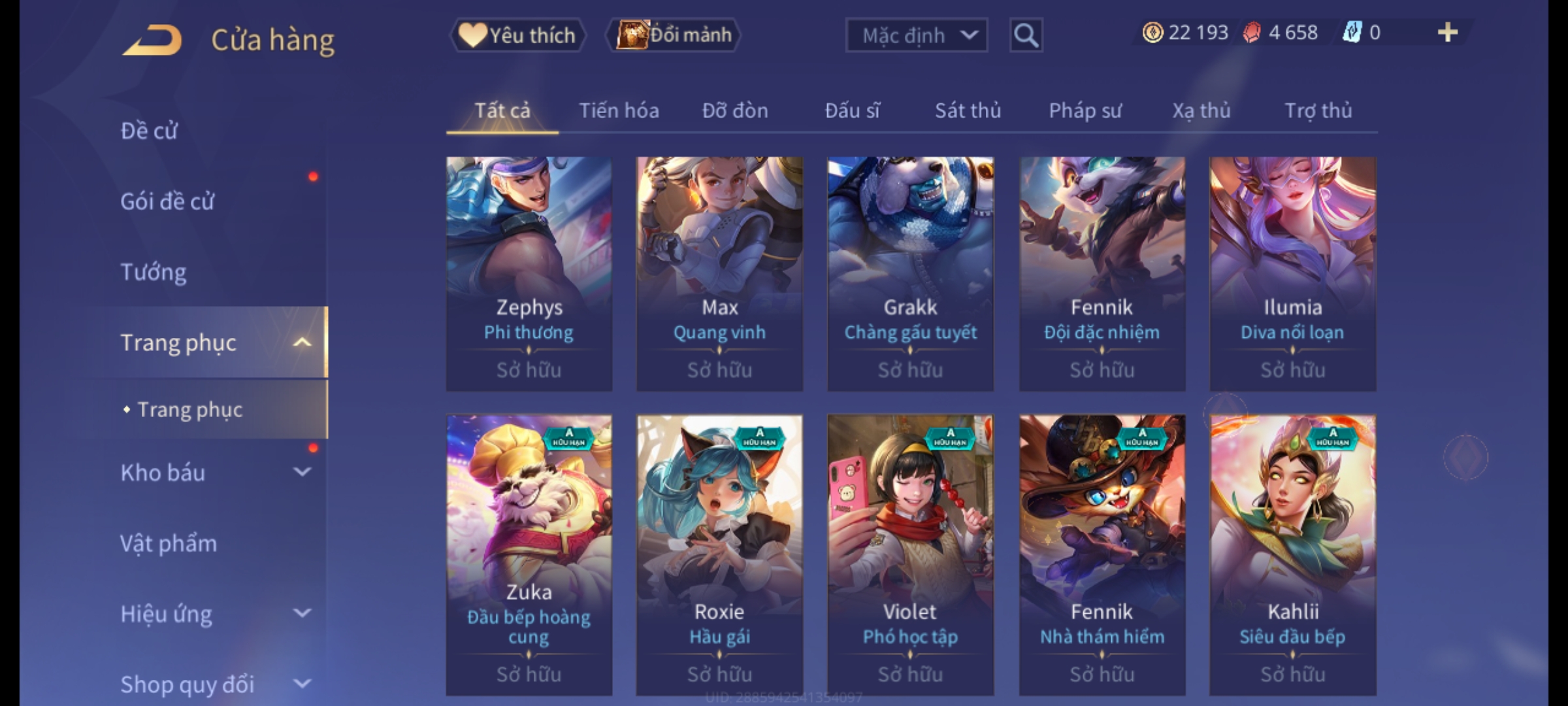Select the Kahlii Siêu đầu bếp skin
This screenshot has width=1568, height=706.
point(1292,554)
